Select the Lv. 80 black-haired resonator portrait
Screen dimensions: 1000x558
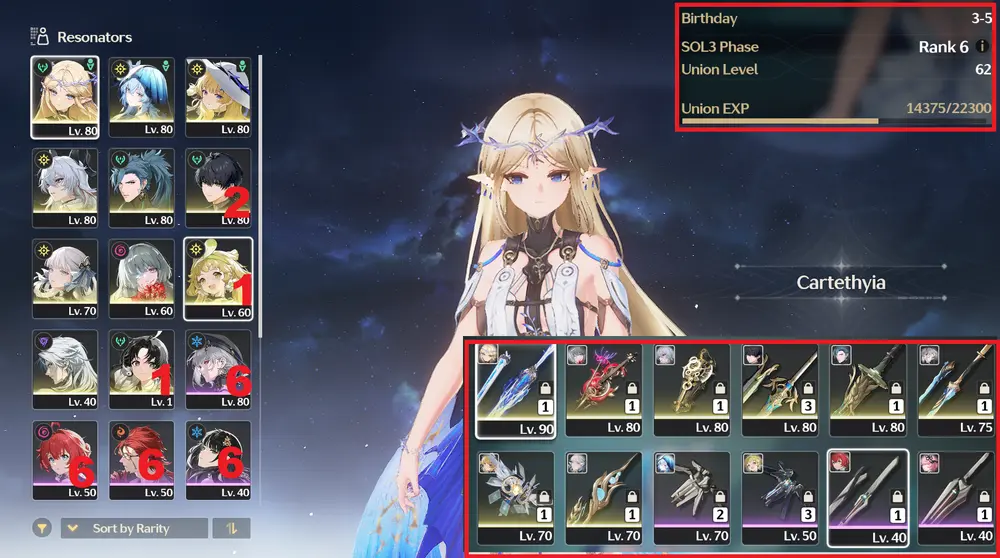click(218, 187)
